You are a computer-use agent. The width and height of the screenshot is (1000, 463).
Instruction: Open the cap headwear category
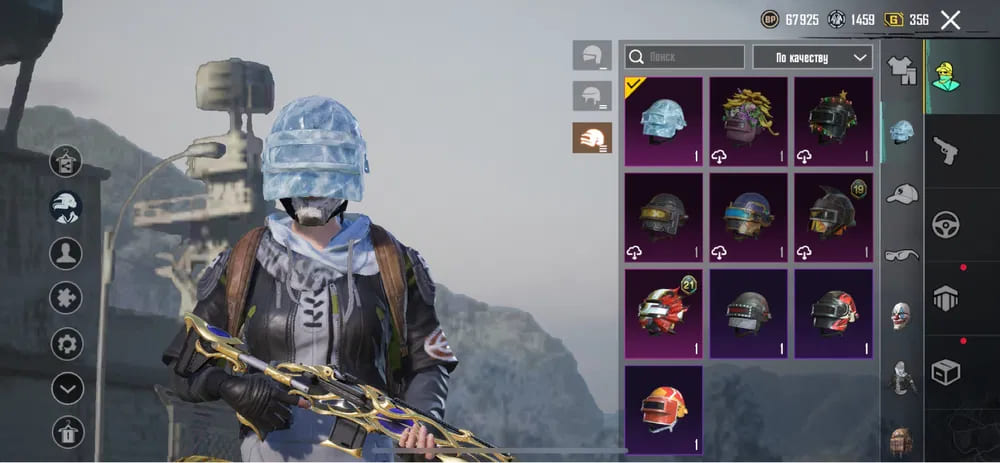(902, 193)
